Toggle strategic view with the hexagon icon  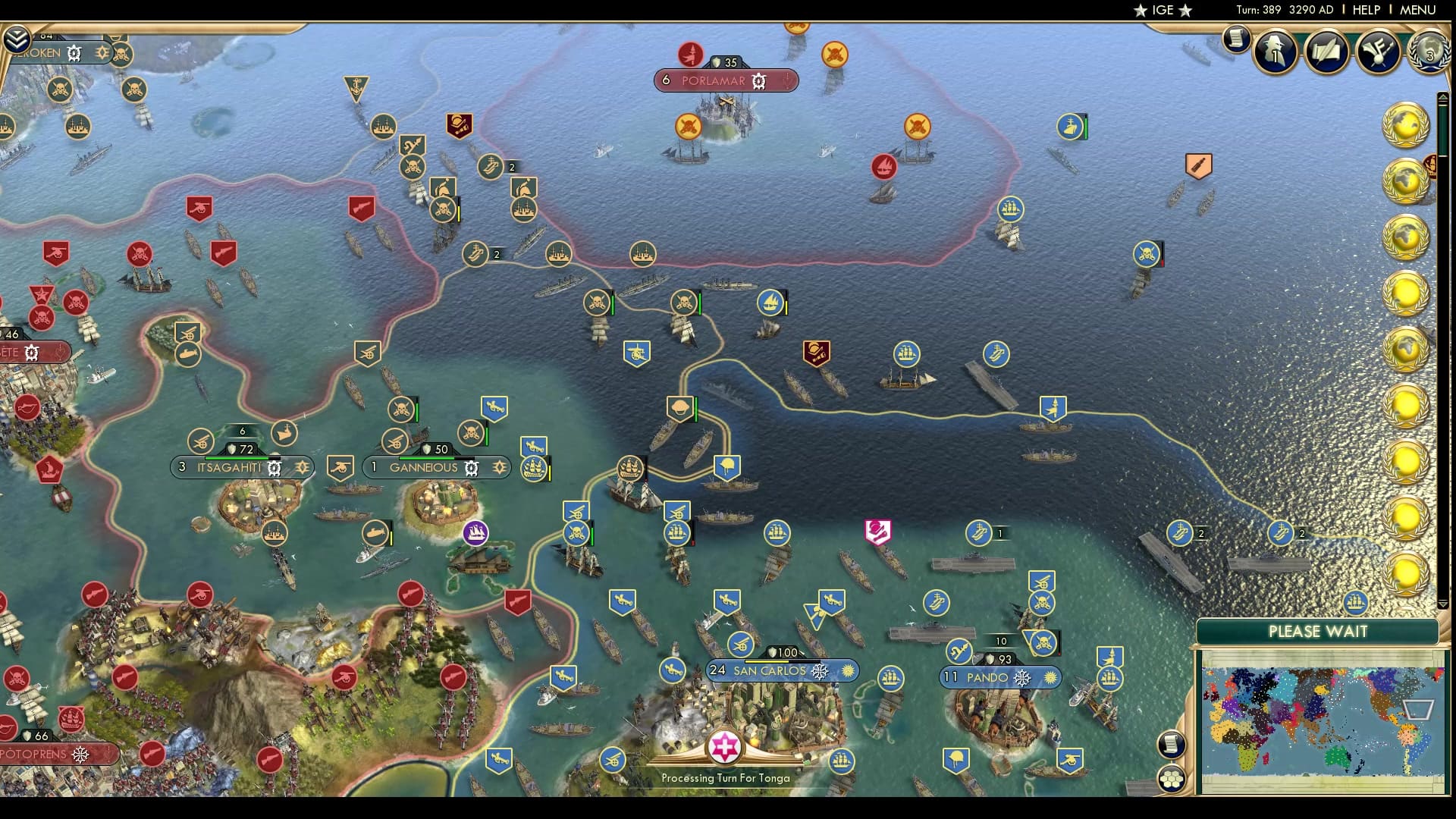coord(1173,779)
